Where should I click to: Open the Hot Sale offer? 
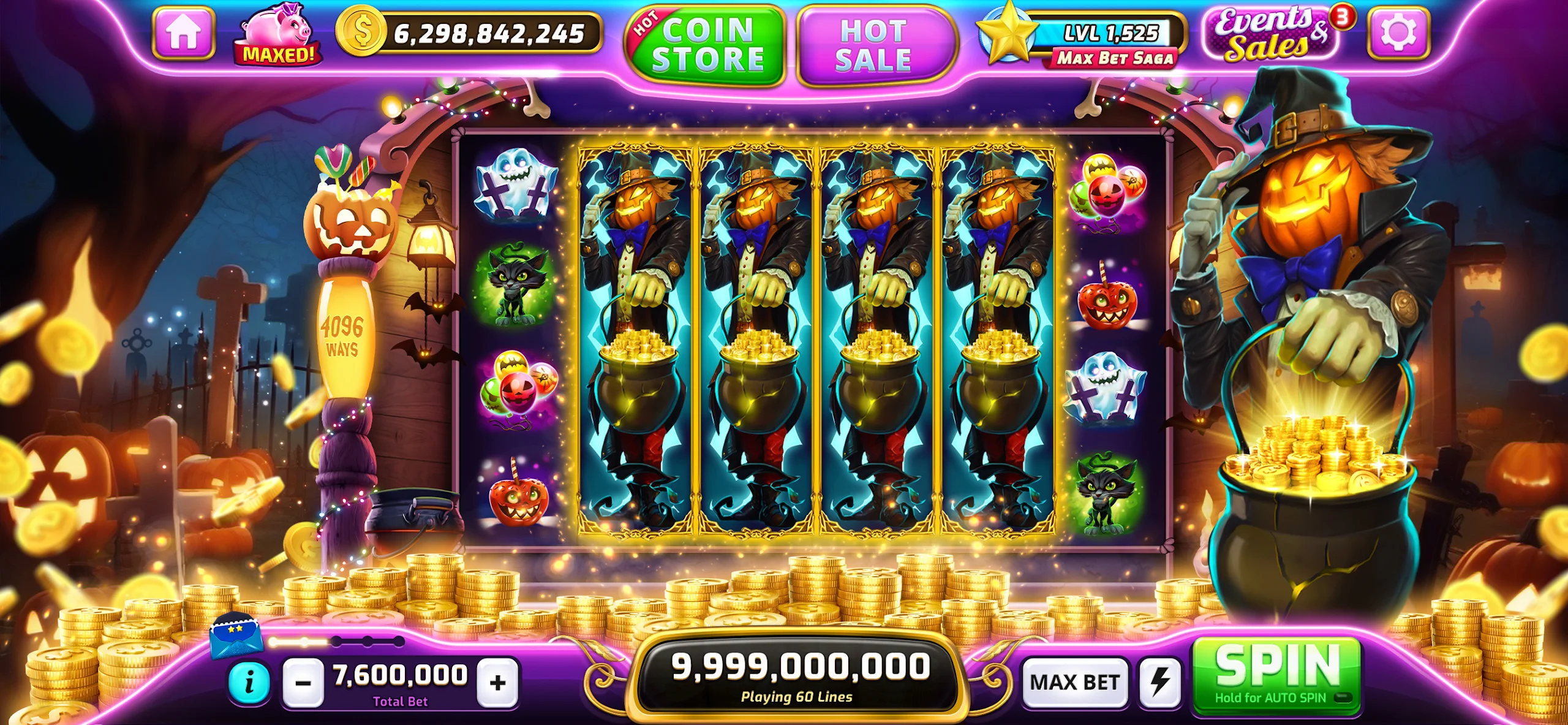coord(877,43)
